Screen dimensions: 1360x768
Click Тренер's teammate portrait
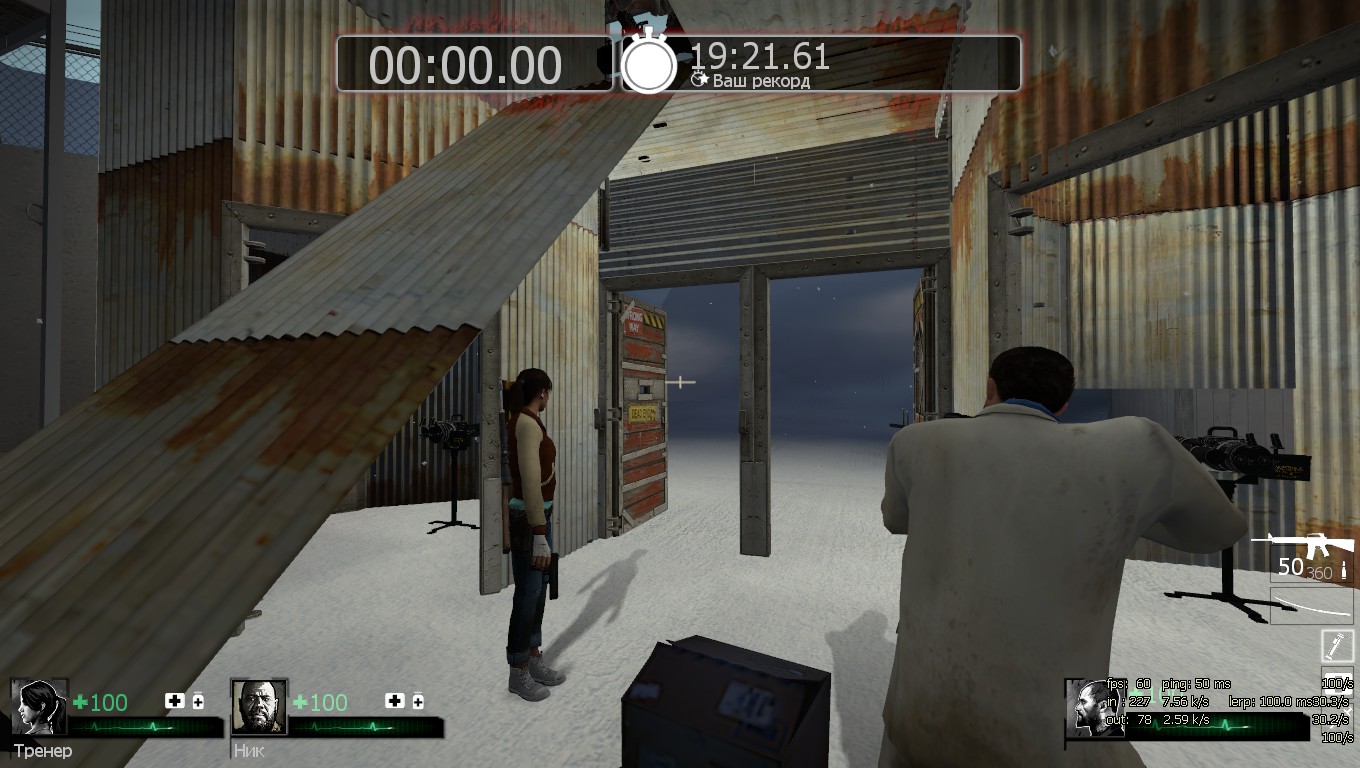point(39,707)
